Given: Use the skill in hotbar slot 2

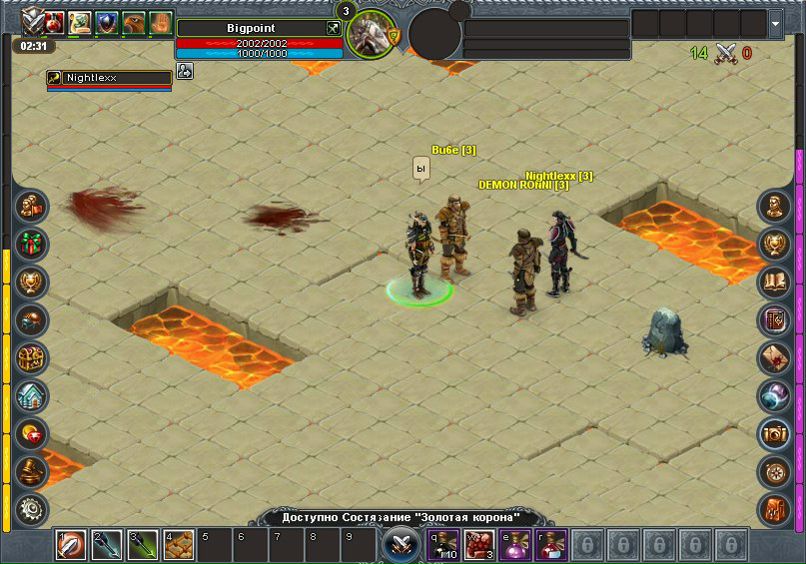Looking at the screenshot, I should tap(107, 545).
